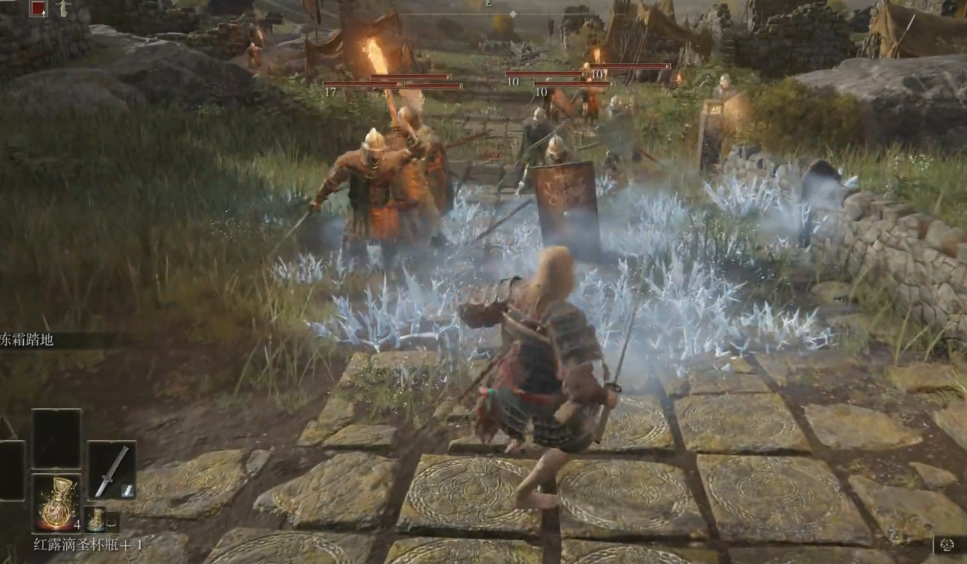Click the equipped sword weapon slot
Screen dimensions: 967x564
click(111, 470)
